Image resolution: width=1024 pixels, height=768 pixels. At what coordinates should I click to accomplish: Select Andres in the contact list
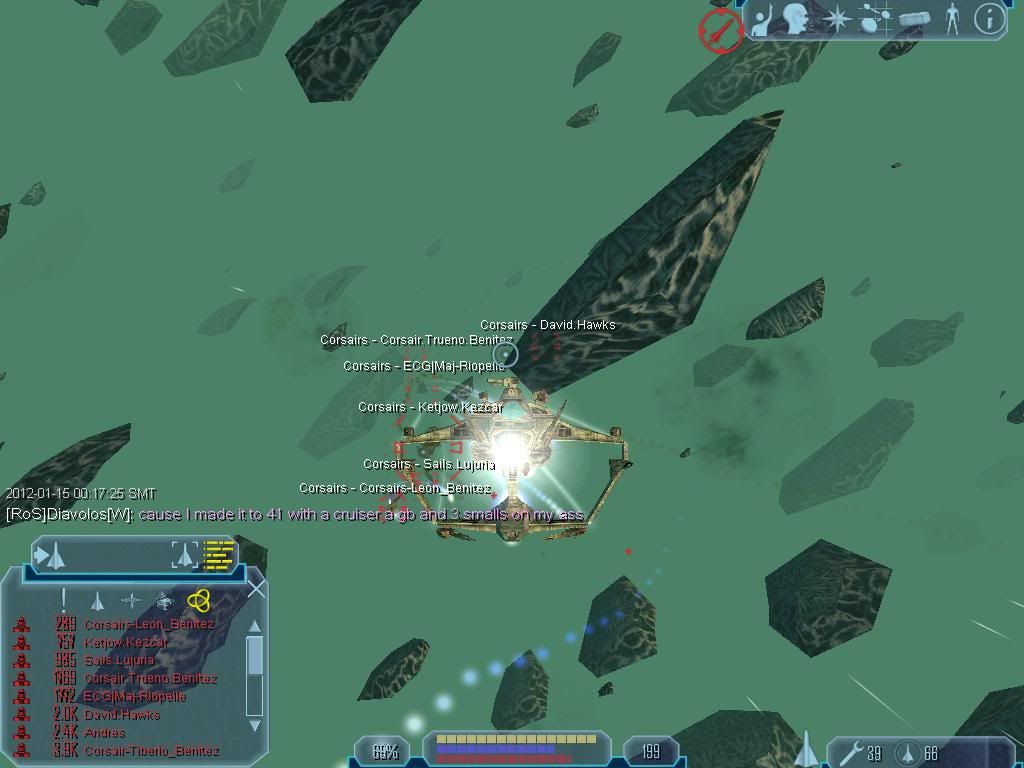pyautogui.click(x=105, y=732)
